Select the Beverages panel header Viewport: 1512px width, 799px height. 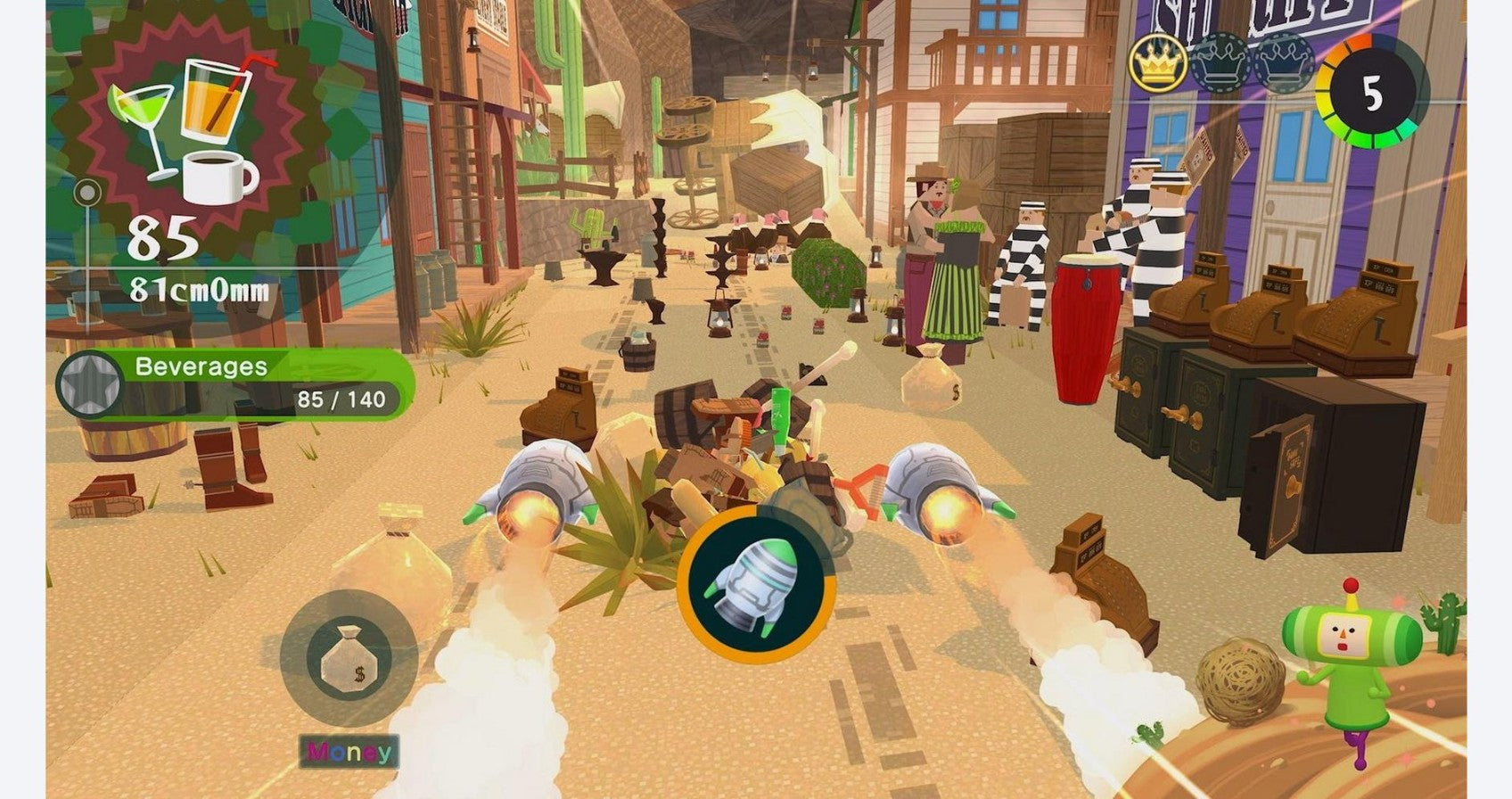(x=198, y=366)
